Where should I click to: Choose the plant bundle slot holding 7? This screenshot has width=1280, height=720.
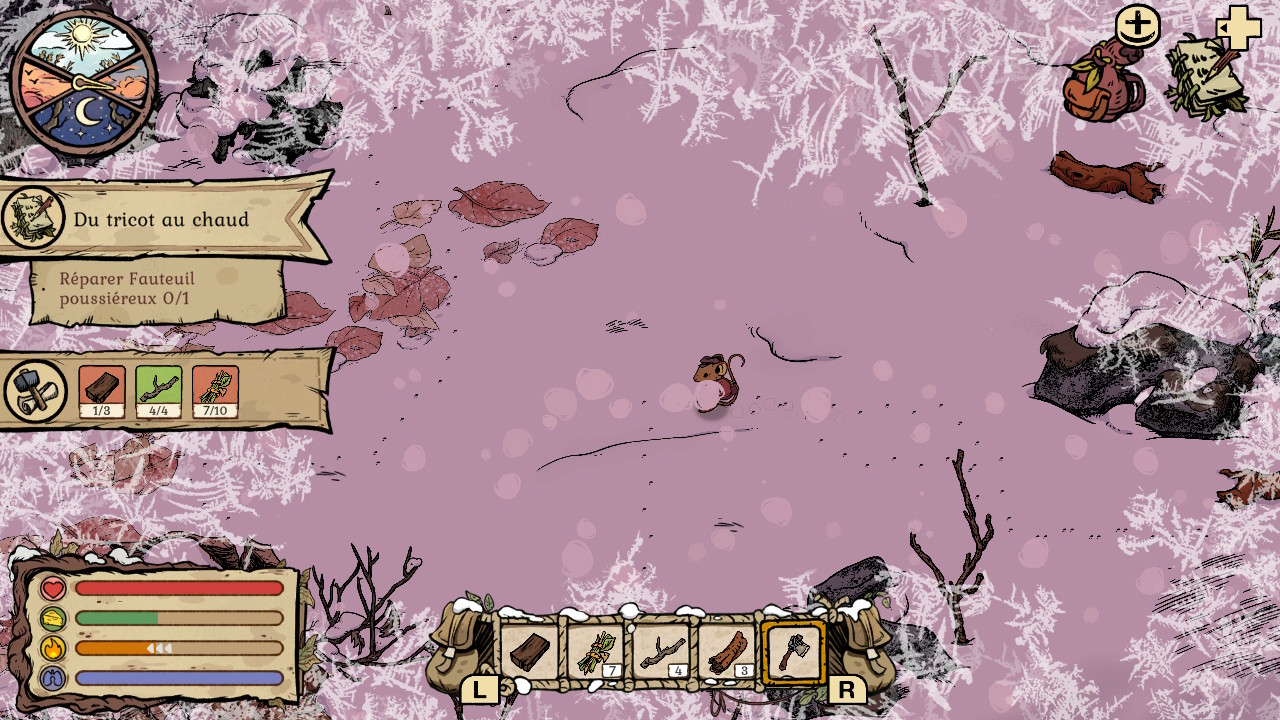tap(594, 652)
